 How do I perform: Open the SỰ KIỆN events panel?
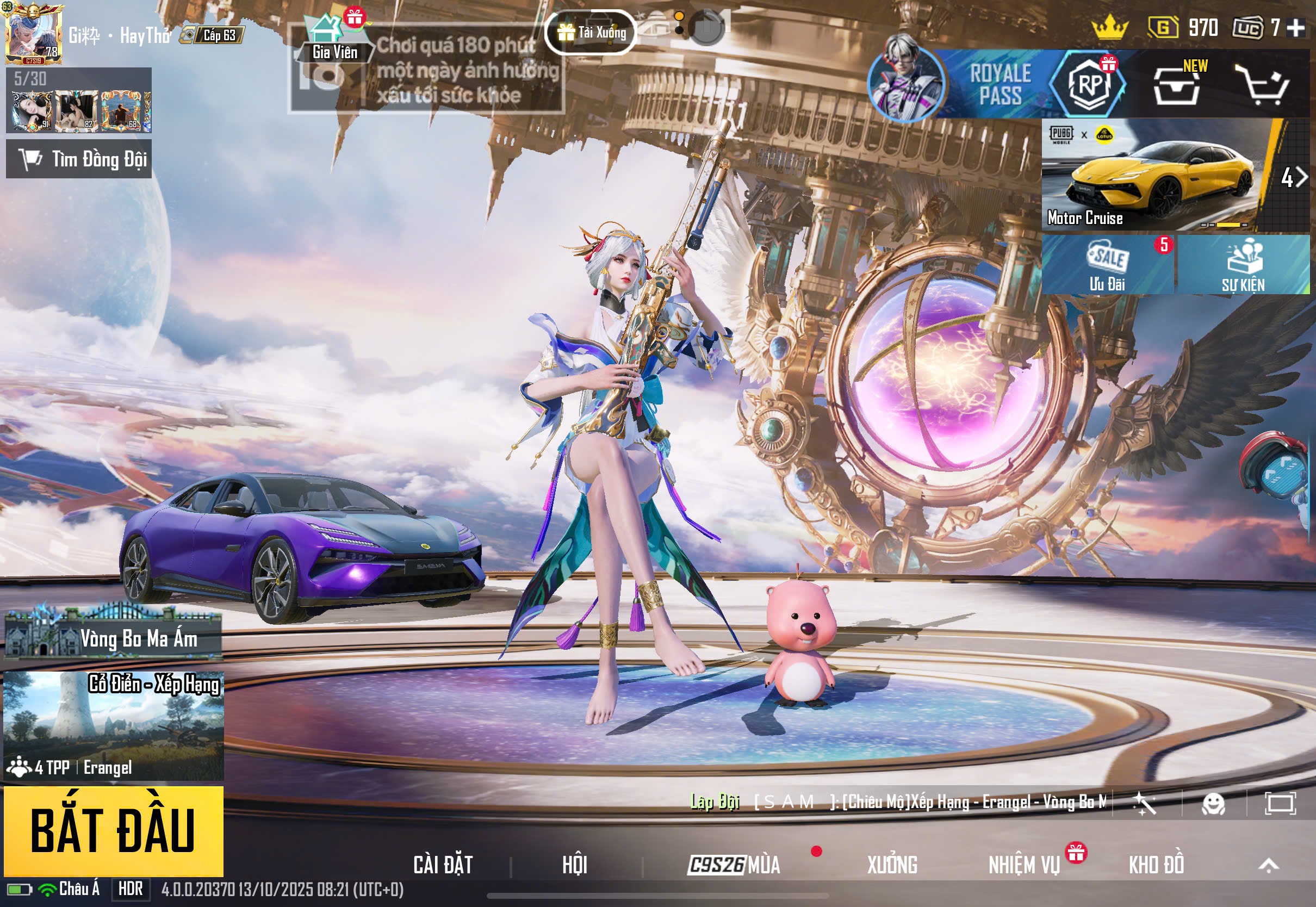coord(1243,265)
